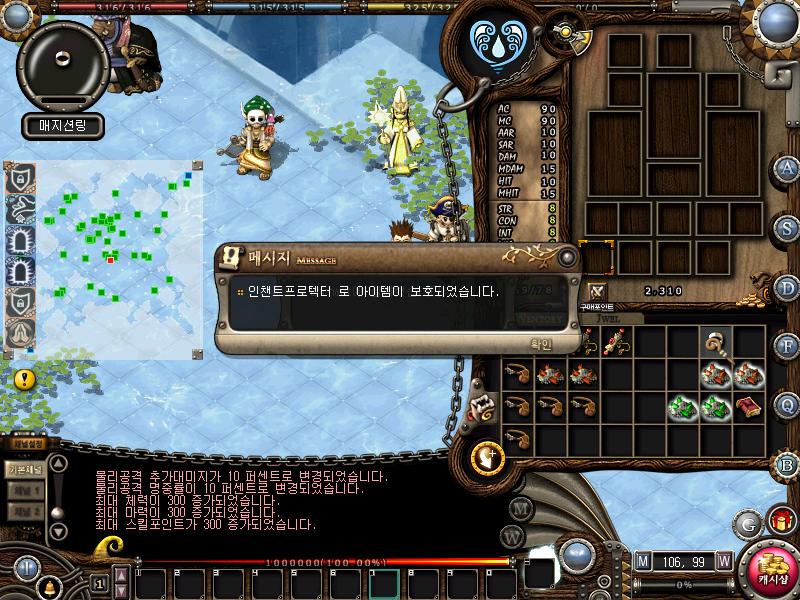Switch chat to the 기본채널 tab

[25, 468]
